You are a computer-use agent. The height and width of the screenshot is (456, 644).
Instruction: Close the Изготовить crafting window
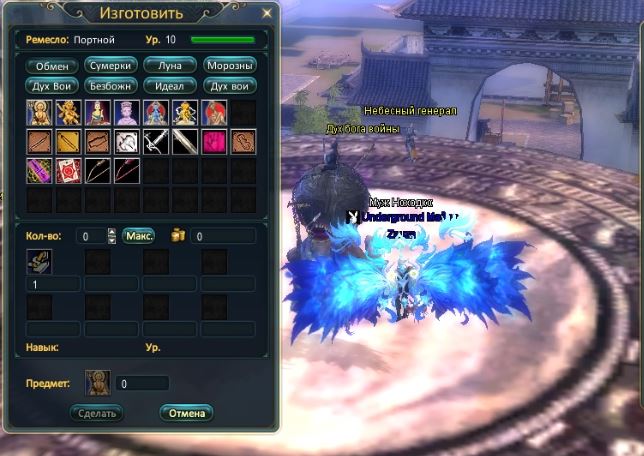pyautogui.click(x=266, y=14)
